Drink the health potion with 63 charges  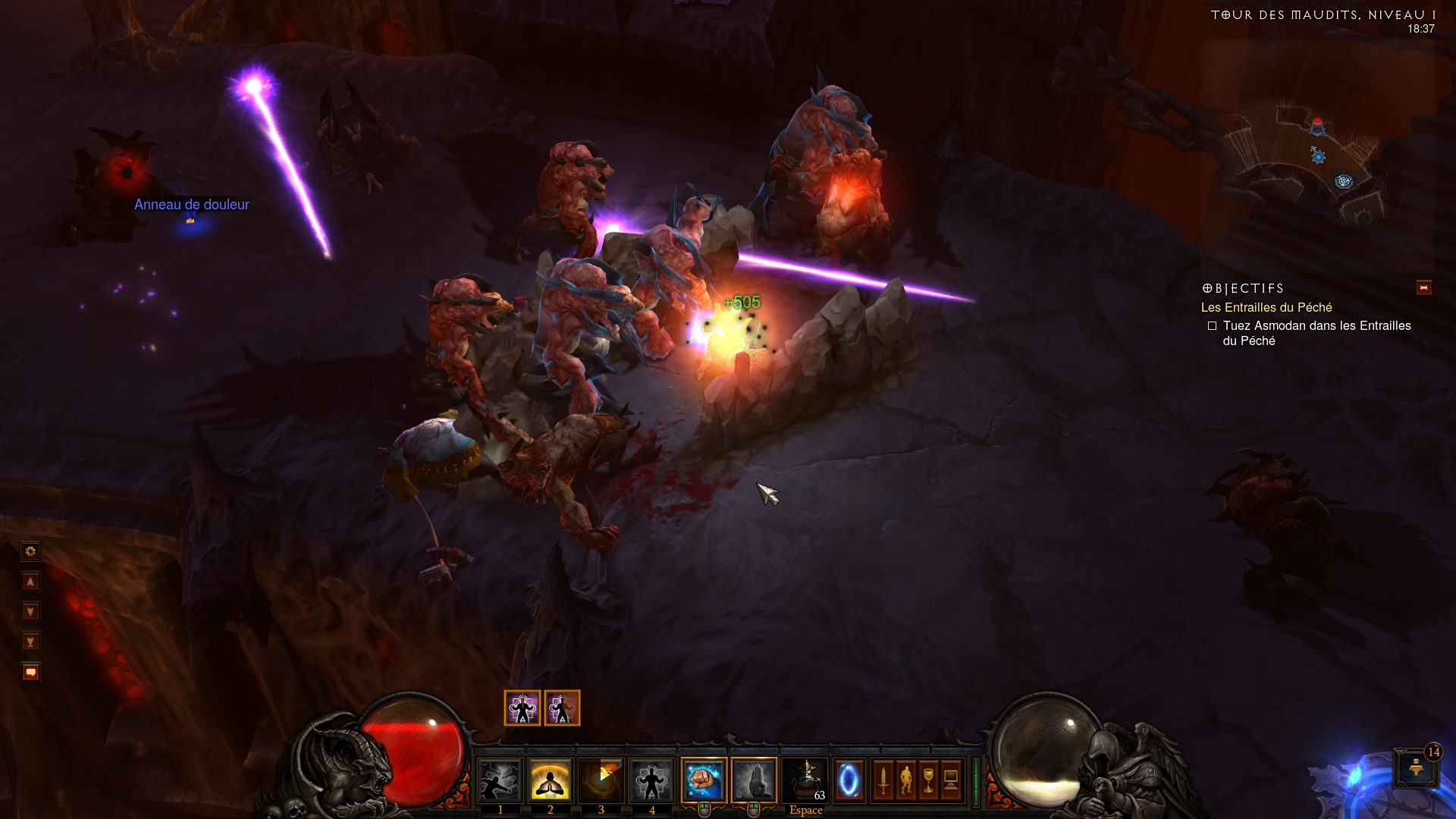[805, 780]
